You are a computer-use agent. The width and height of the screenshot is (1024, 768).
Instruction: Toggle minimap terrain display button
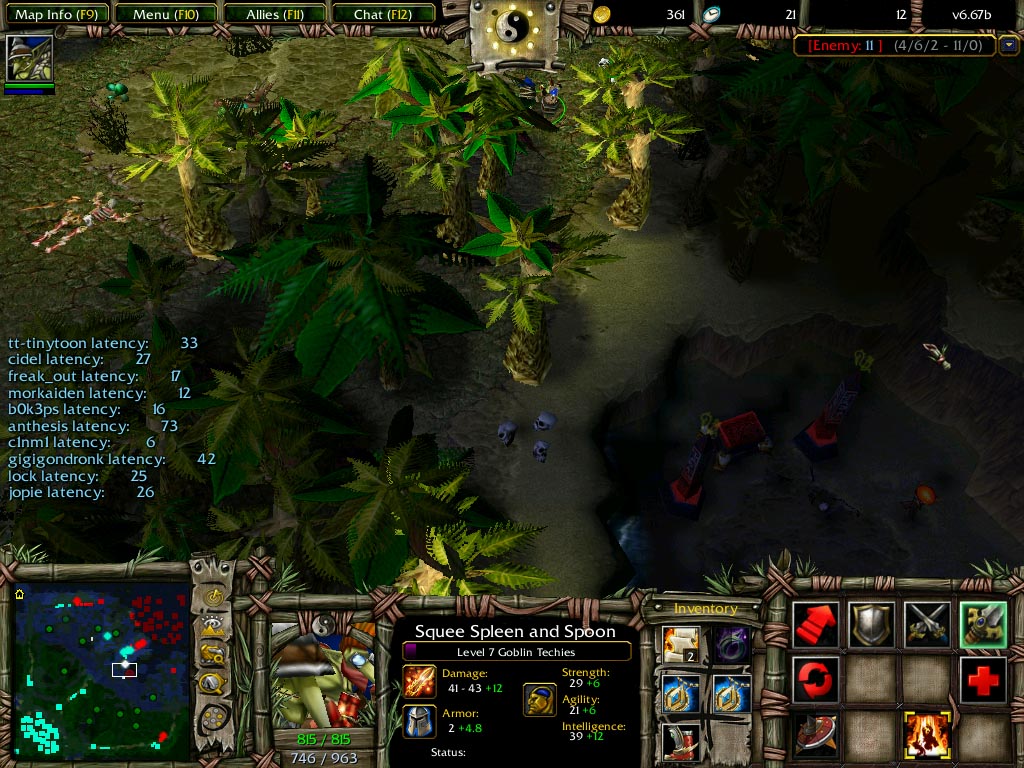pyautogui.click(x=212, y=627)
